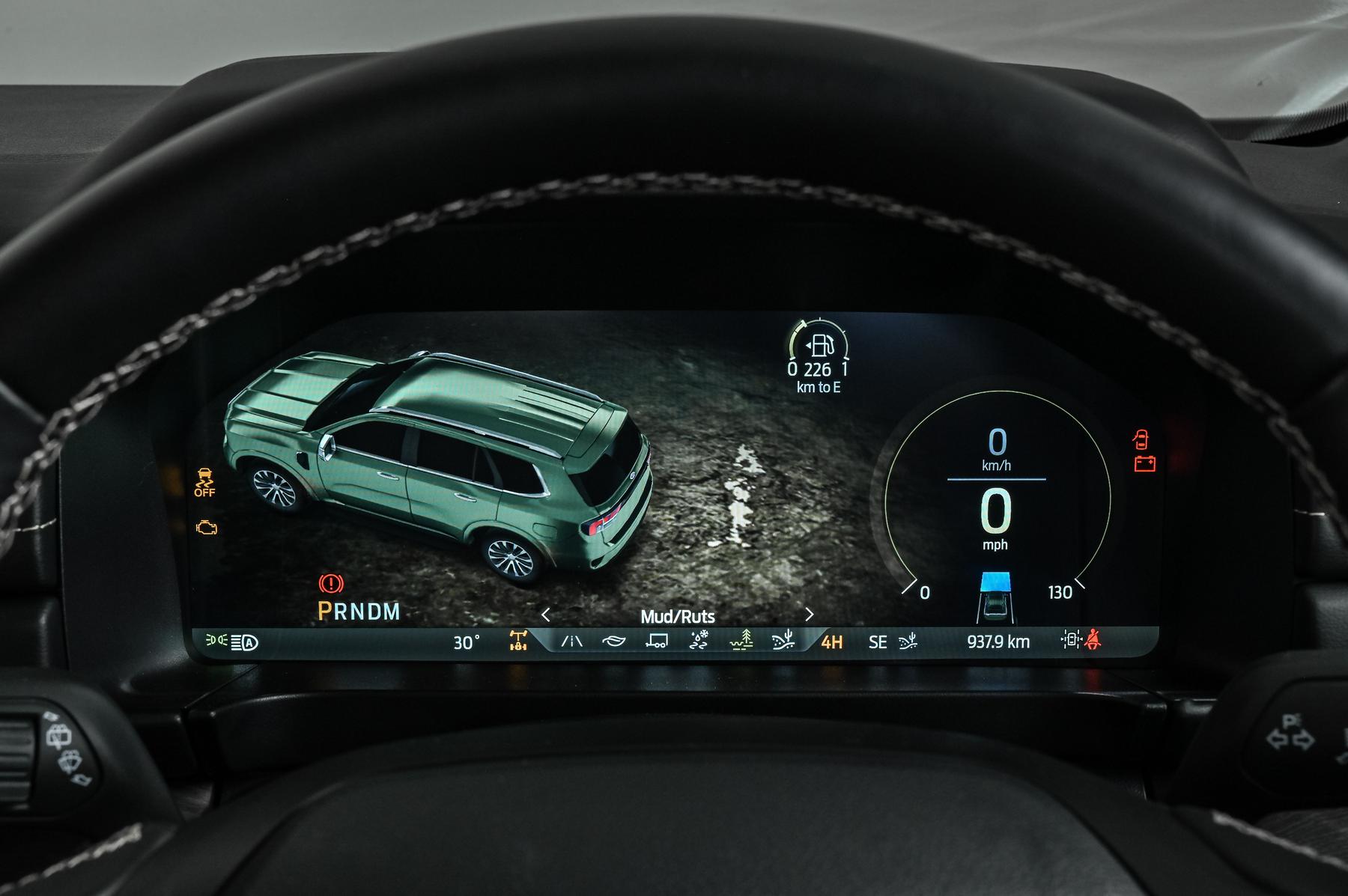This screenshot has width=1348, height=896.
Task: Click the check engine warning icon
Action: tap(207, 528)
